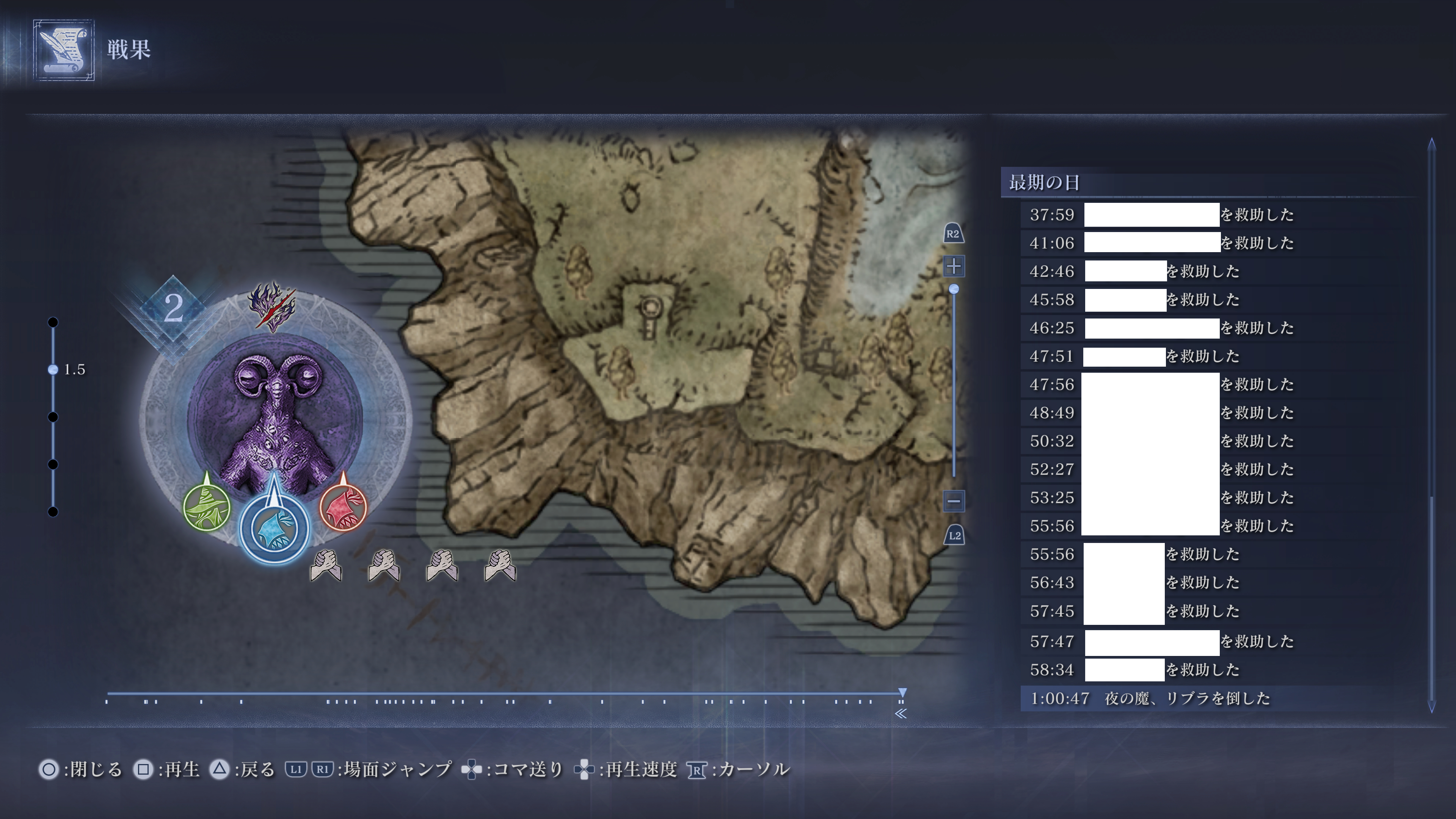
Task: Click the double-arrow rewind icon under timeline
Action: (901, 714)
